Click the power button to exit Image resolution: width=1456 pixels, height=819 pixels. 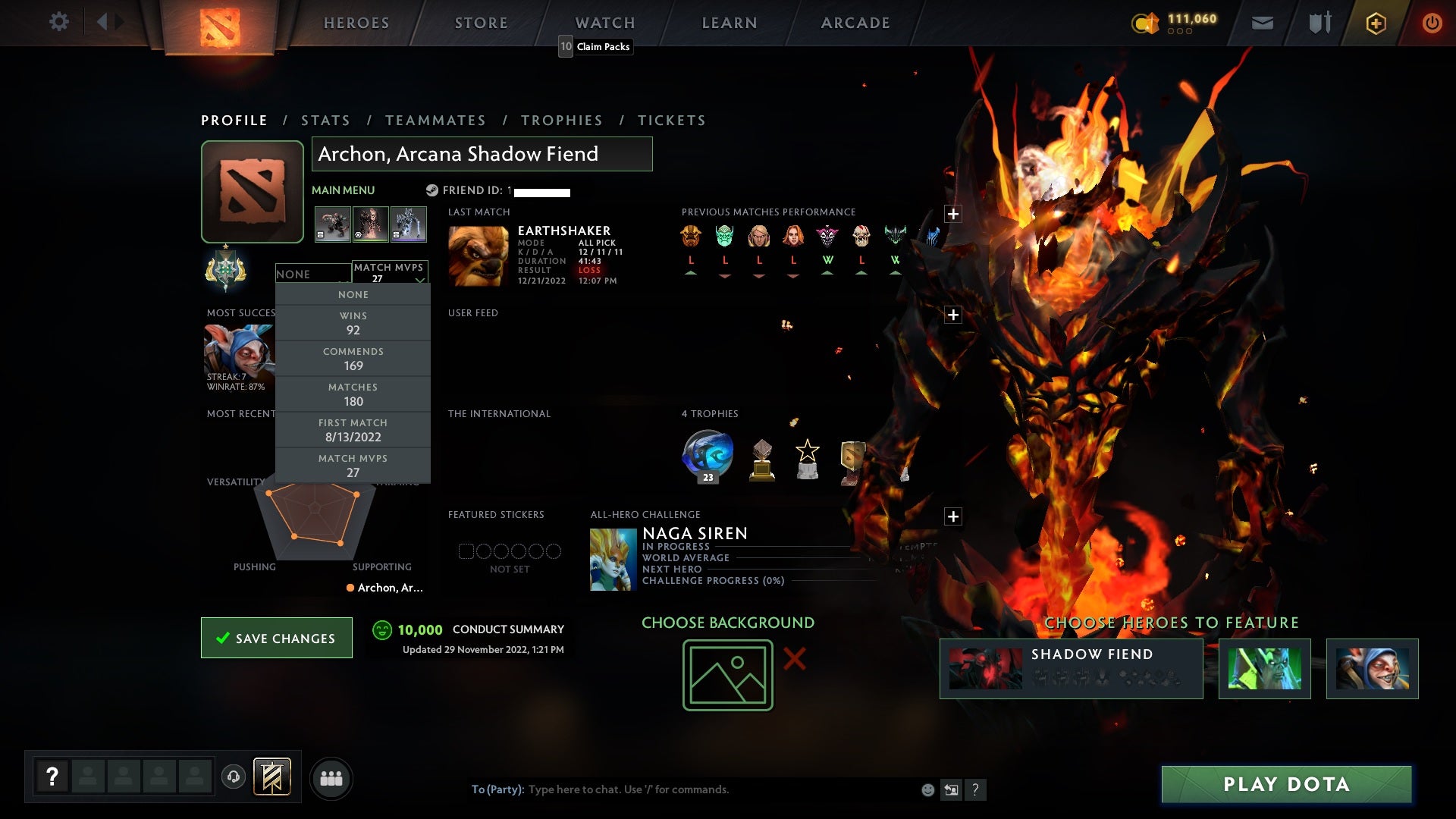[x=1432, y=23]
